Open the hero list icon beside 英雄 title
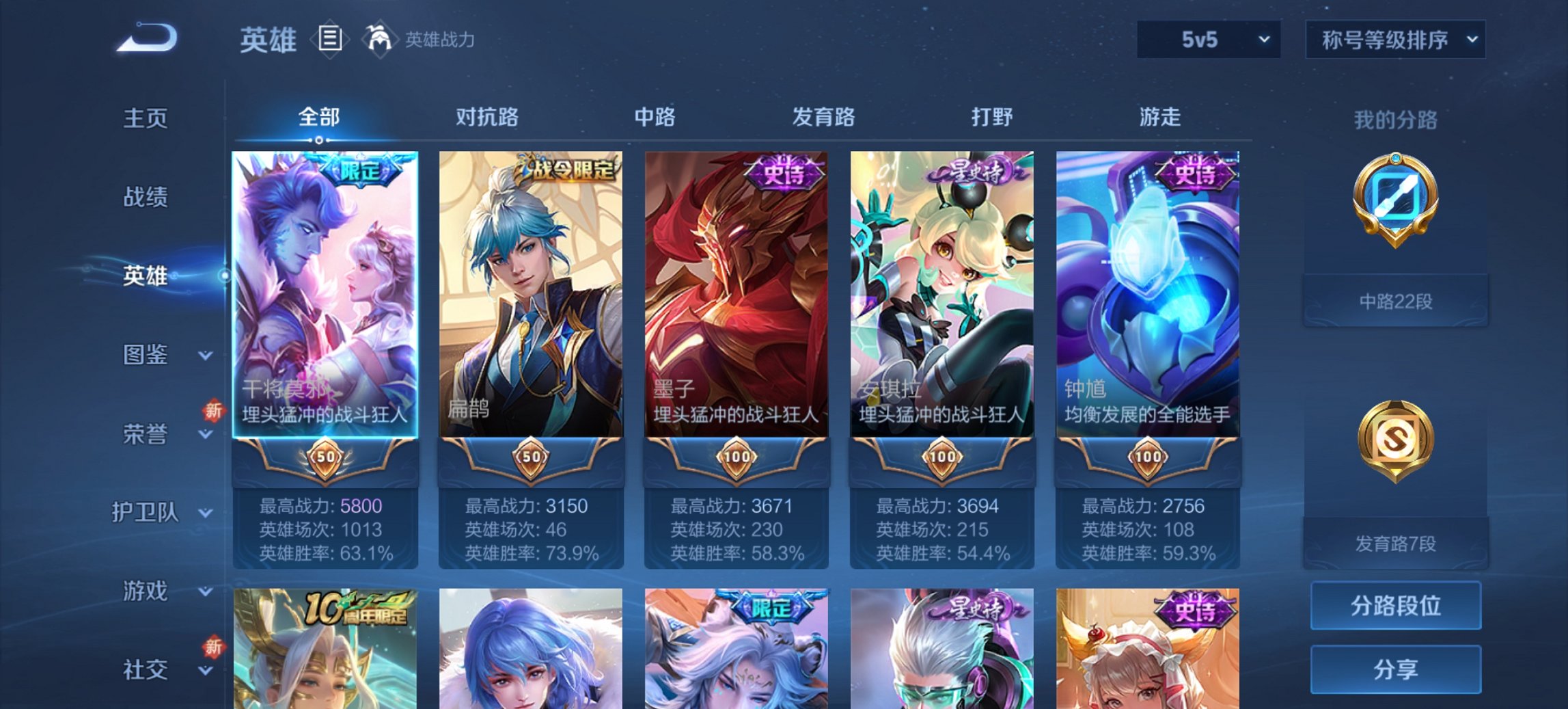This screenshot has width=1568, height=709. click(331, 39)
